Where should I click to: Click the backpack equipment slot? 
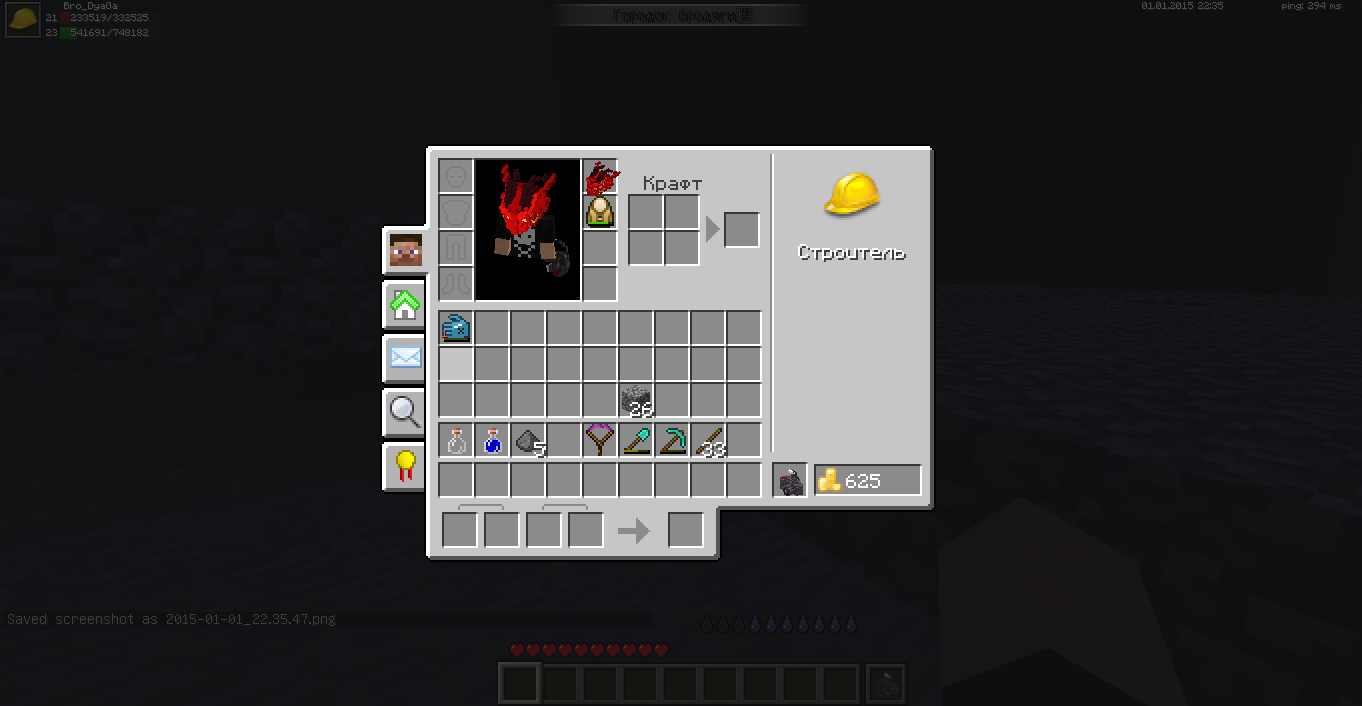pos(600,212)
